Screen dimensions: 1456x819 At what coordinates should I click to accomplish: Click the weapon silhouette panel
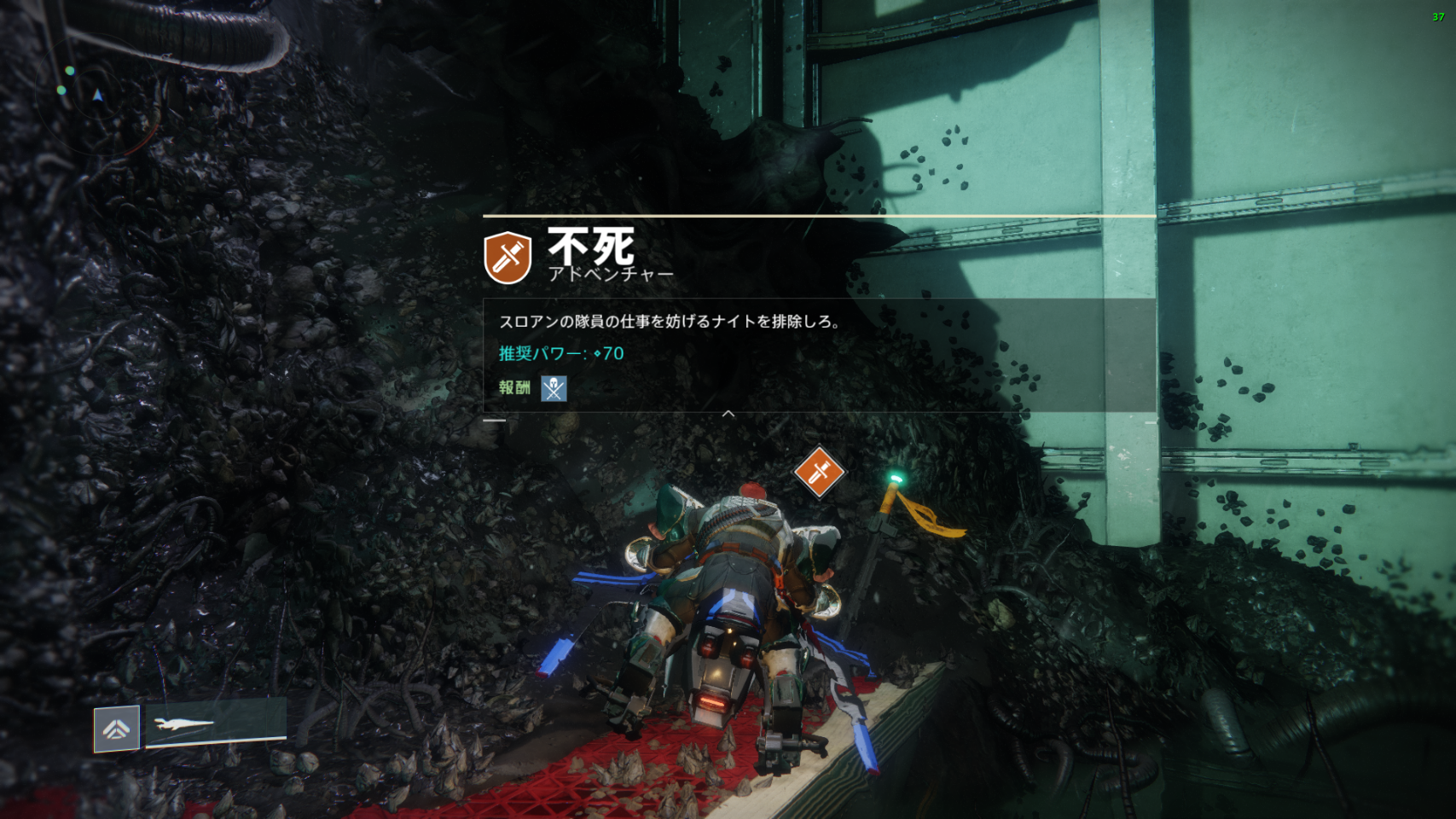(215, 724)
